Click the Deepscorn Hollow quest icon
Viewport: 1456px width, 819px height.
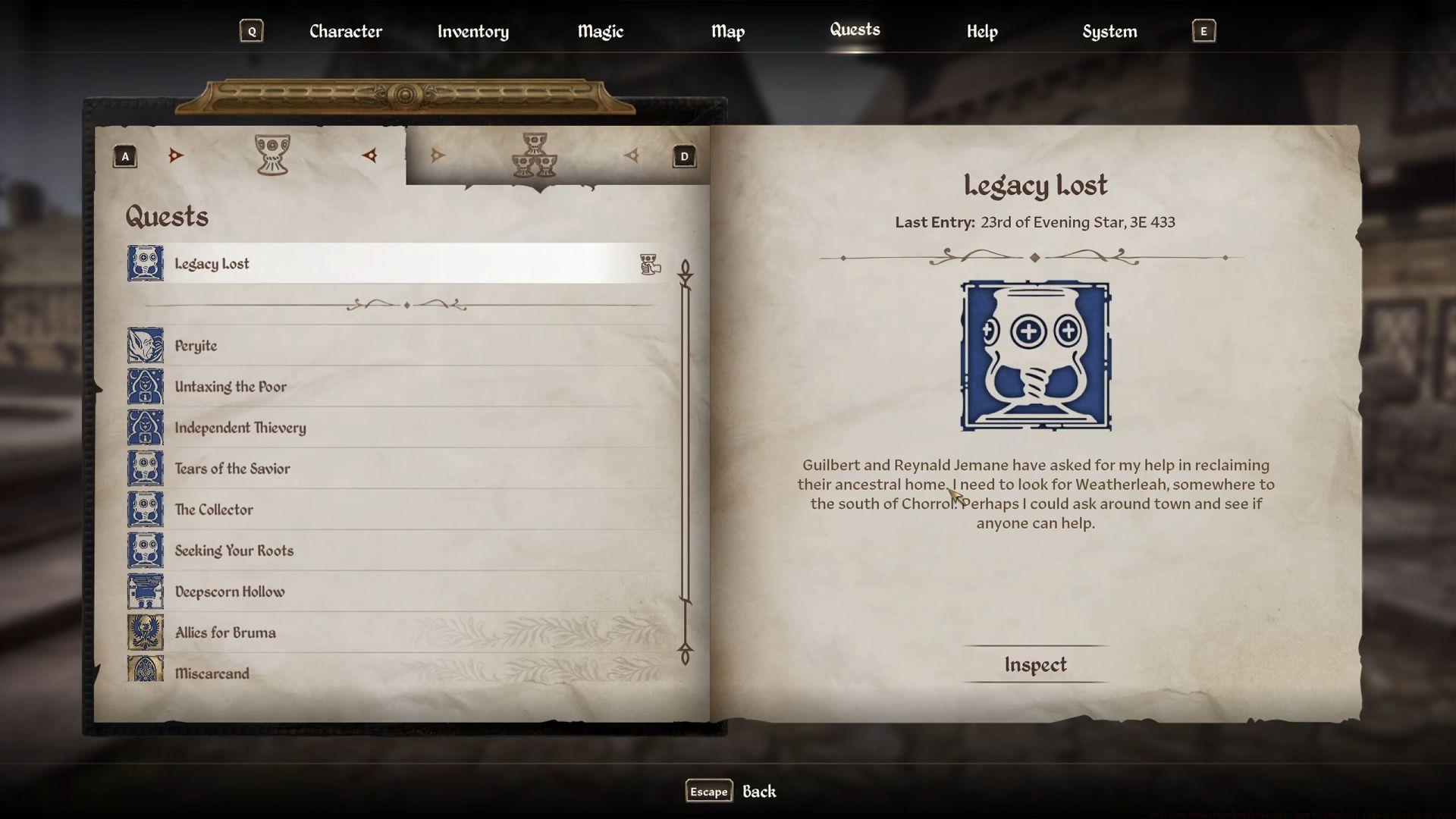[145, 591]
